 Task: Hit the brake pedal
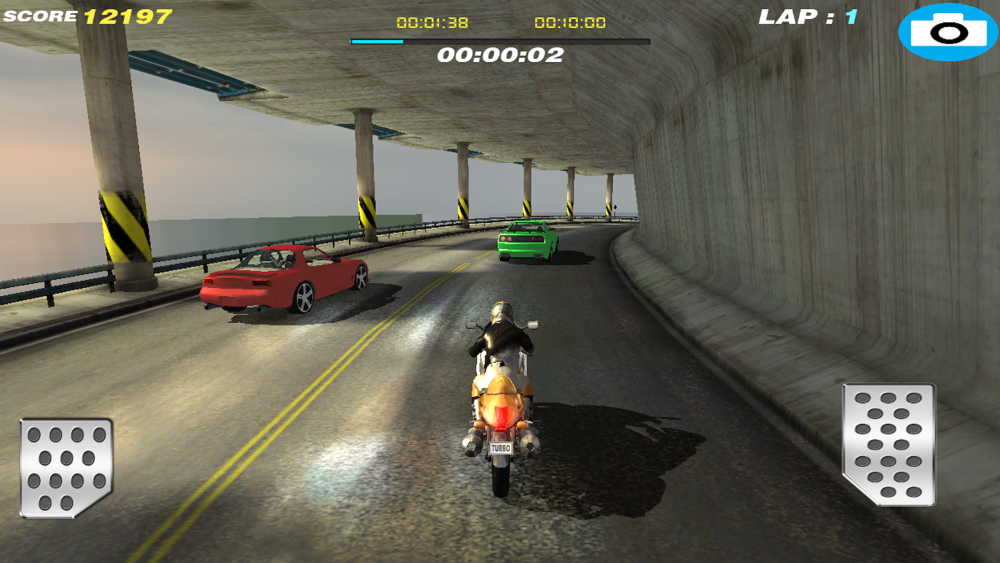point(66,467)
